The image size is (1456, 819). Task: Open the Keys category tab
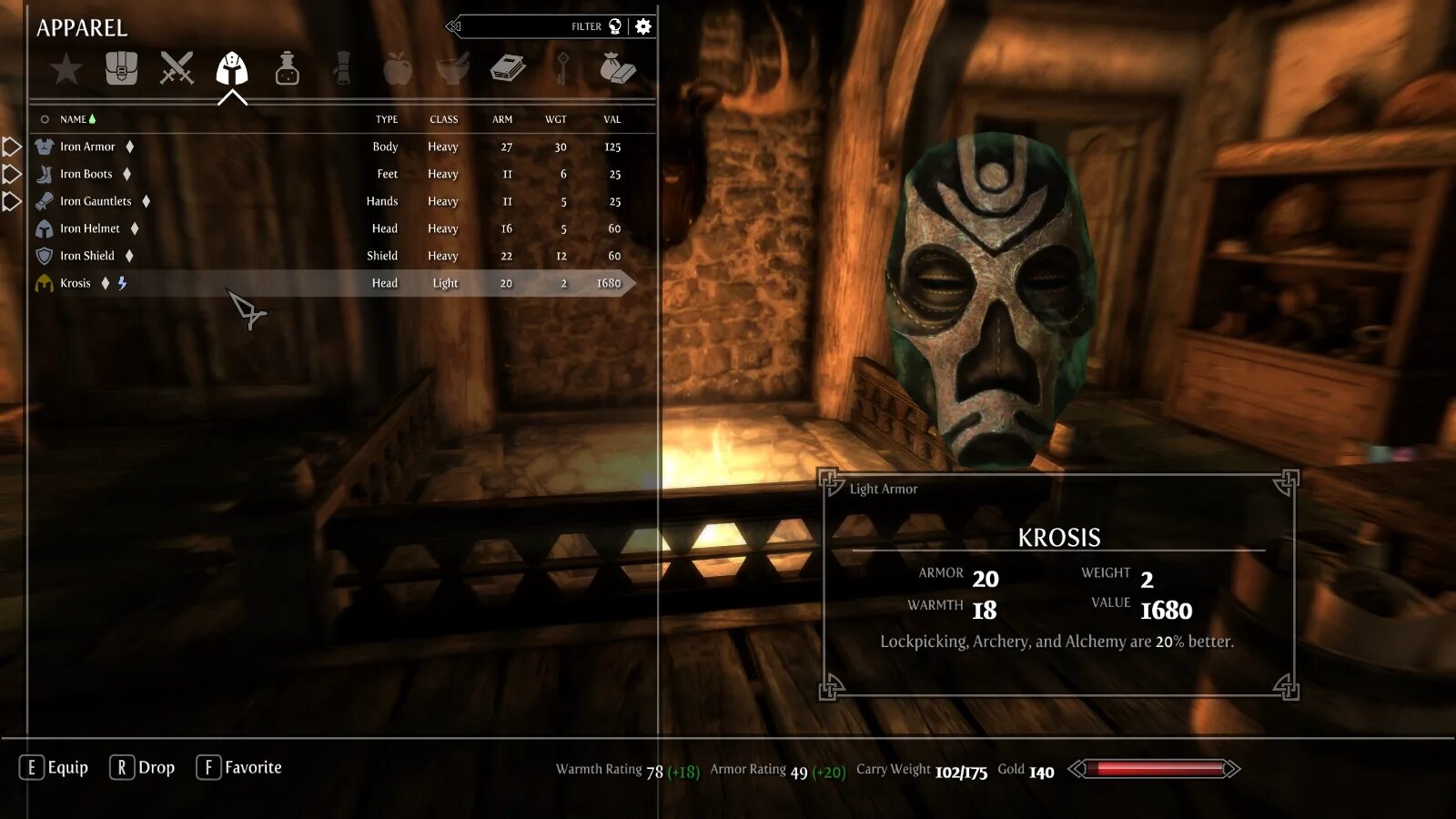[x=563, y=68]
